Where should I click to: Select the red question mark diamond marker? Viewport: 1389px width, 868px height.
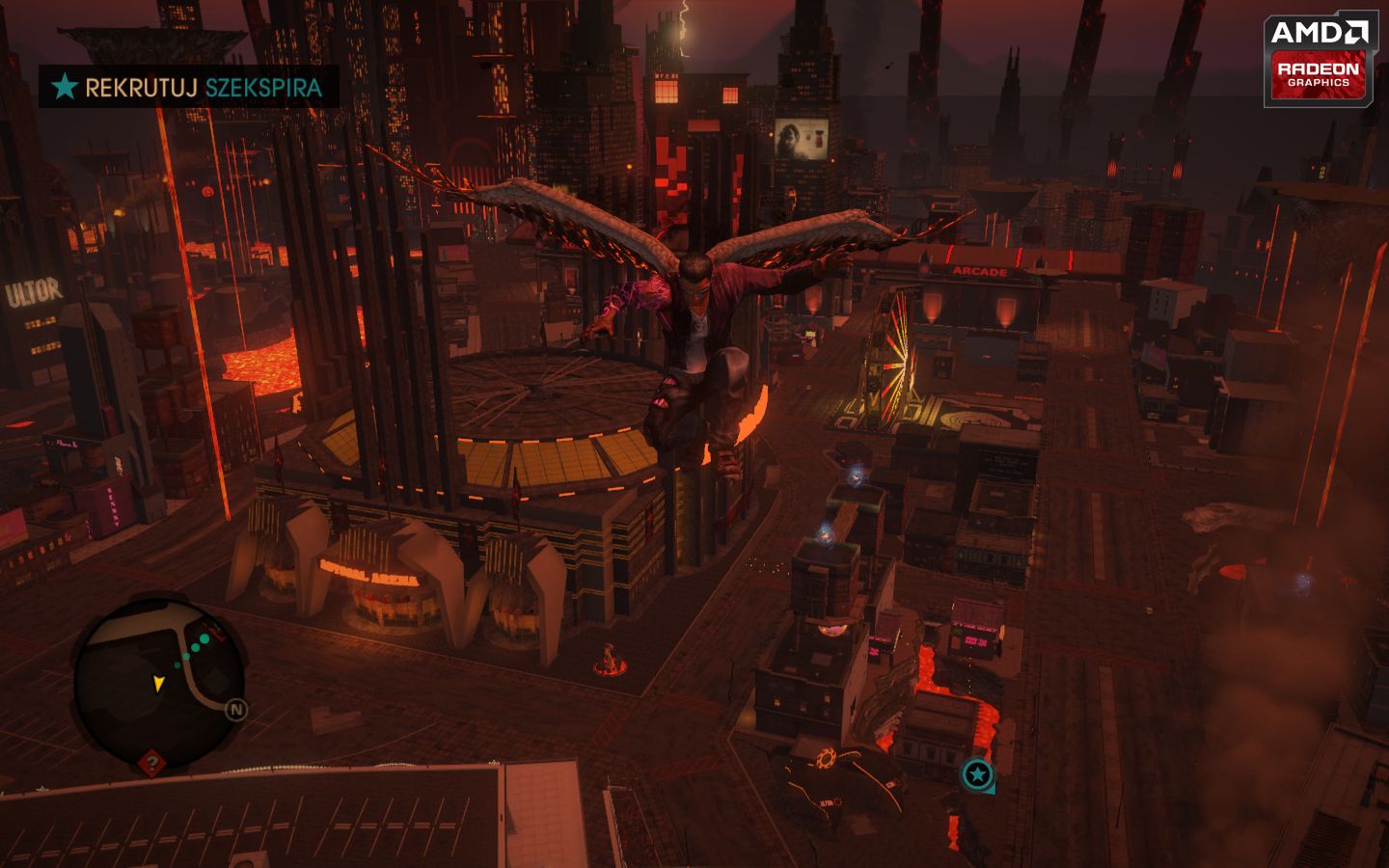click(x=151, y=762)
